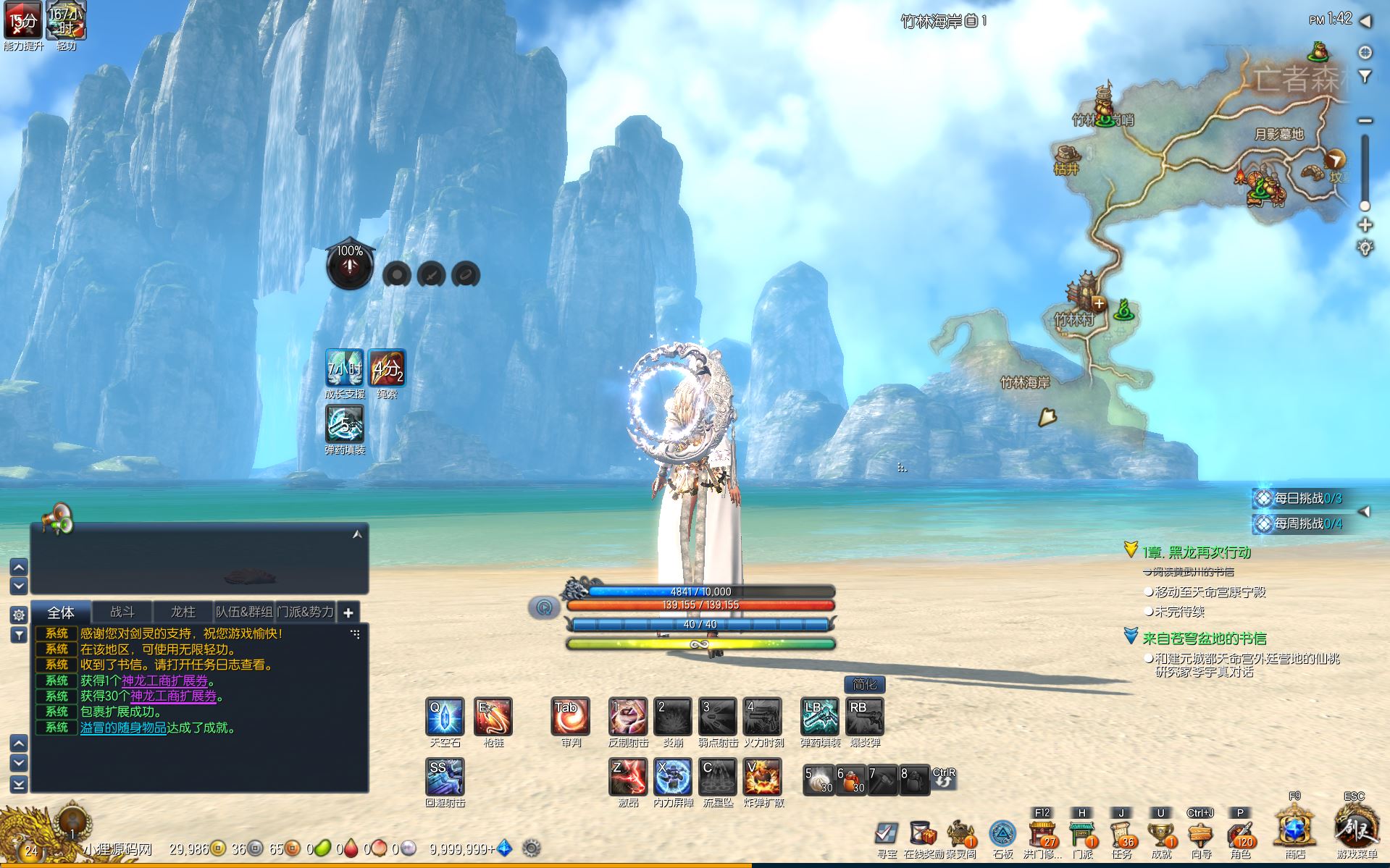
Task: Switch to the 战斗 chat tab
Action: pos(122,612)
